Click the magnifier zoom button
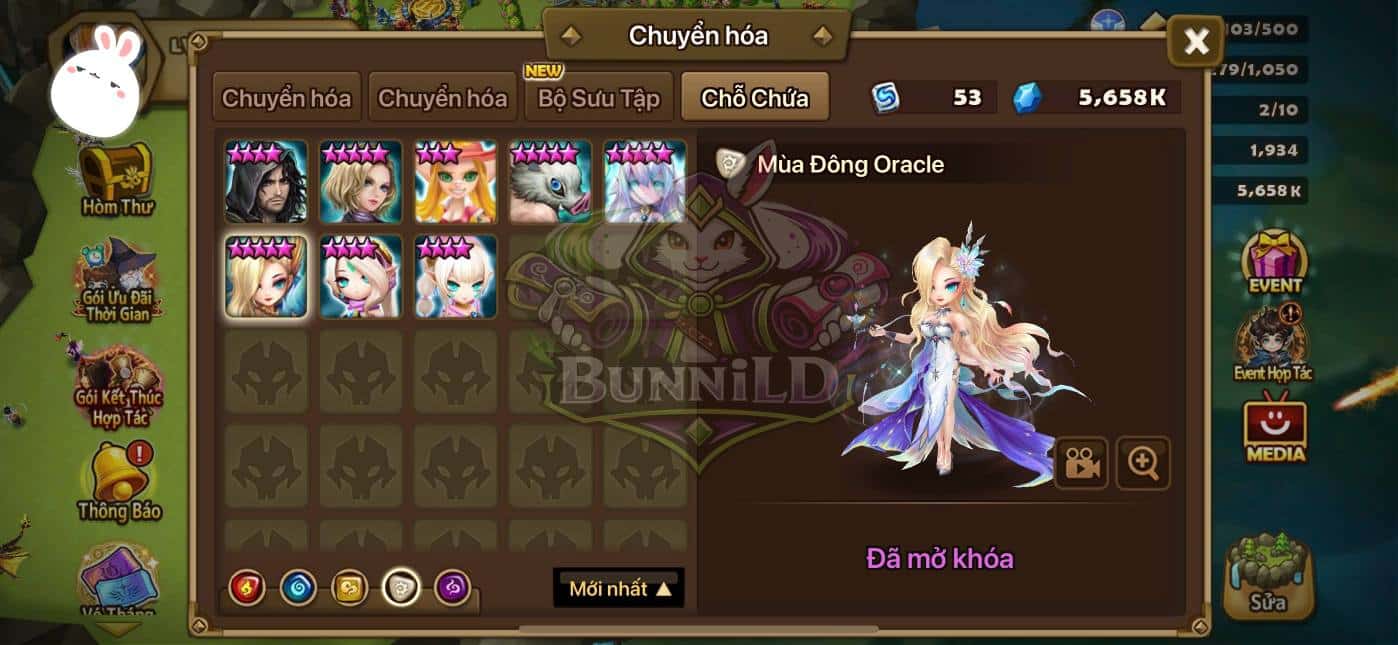This screenshot has width=1398, height=645. [x=1143, y=462]
